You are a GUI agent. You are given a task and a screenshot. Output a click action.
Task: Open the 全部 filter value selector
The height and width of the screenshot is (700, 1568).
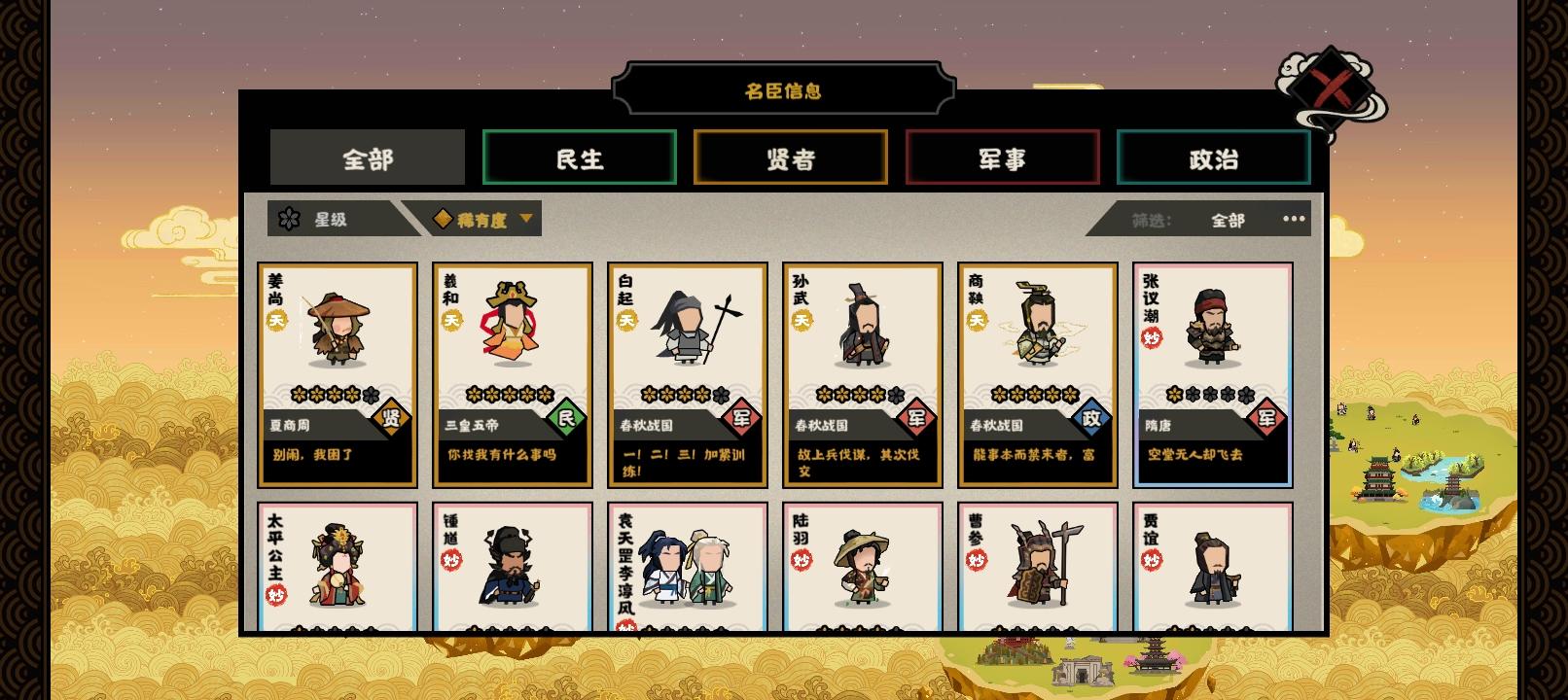click(x=1229, y=220)
